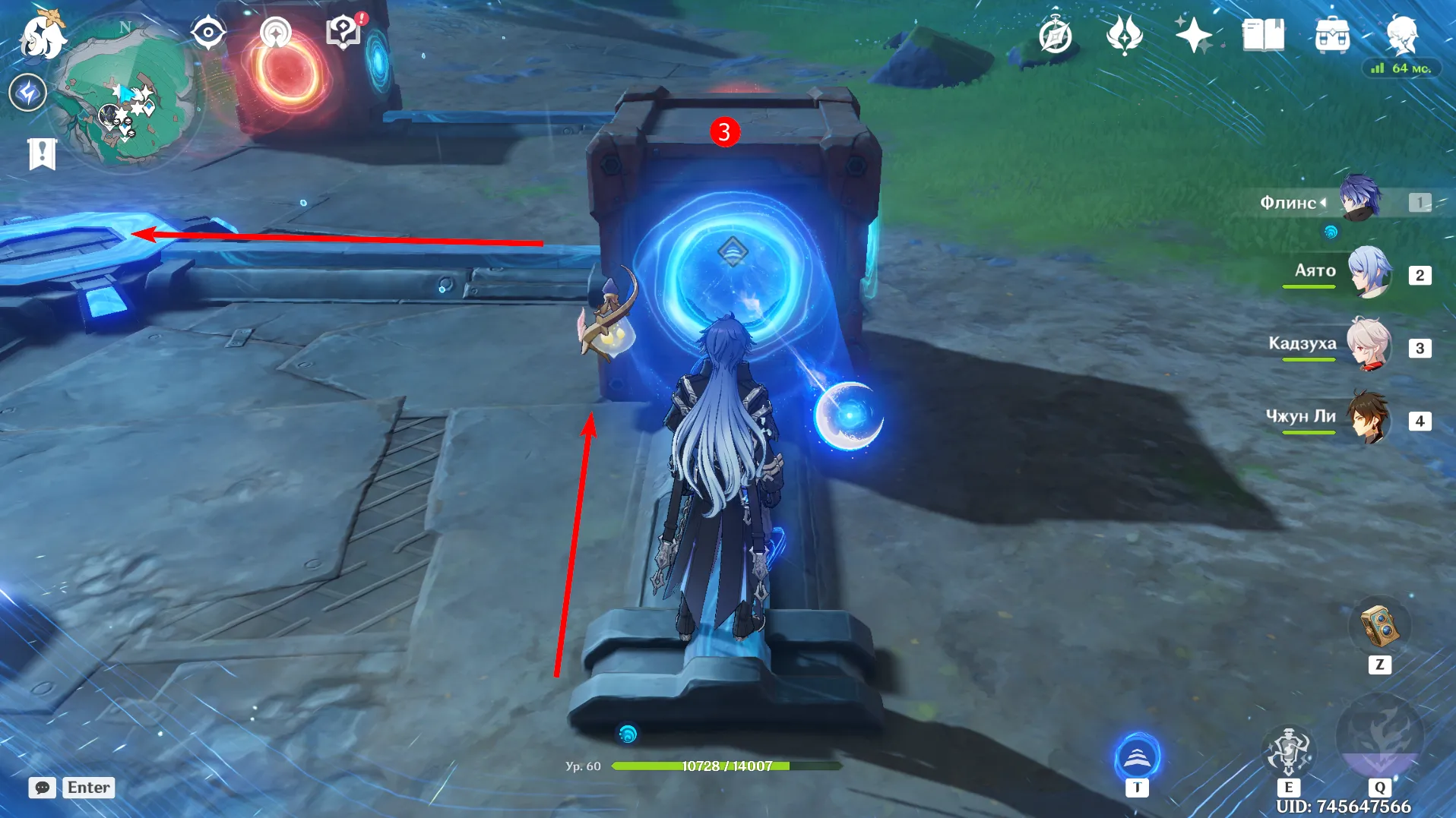1456x818 pixels.
Task: Switch to party member Кадзуха
Action: [1369, 346]
